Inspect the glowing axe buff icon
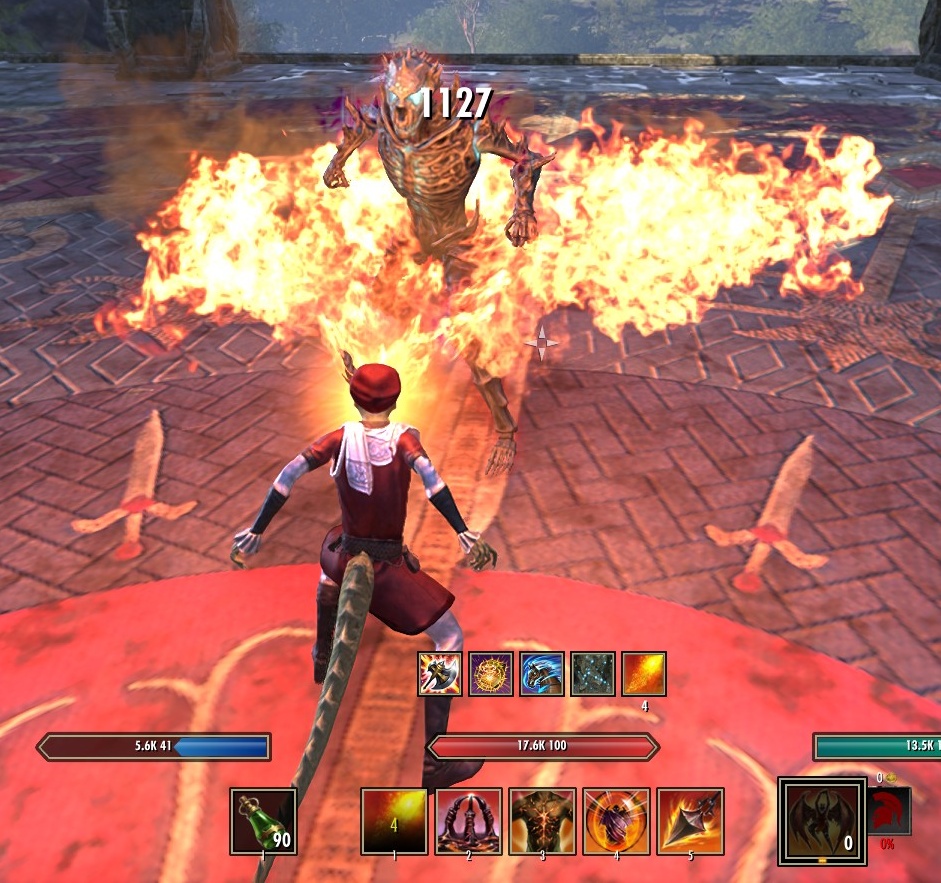The width and height of the screenshot is (941, 883). 440,674
